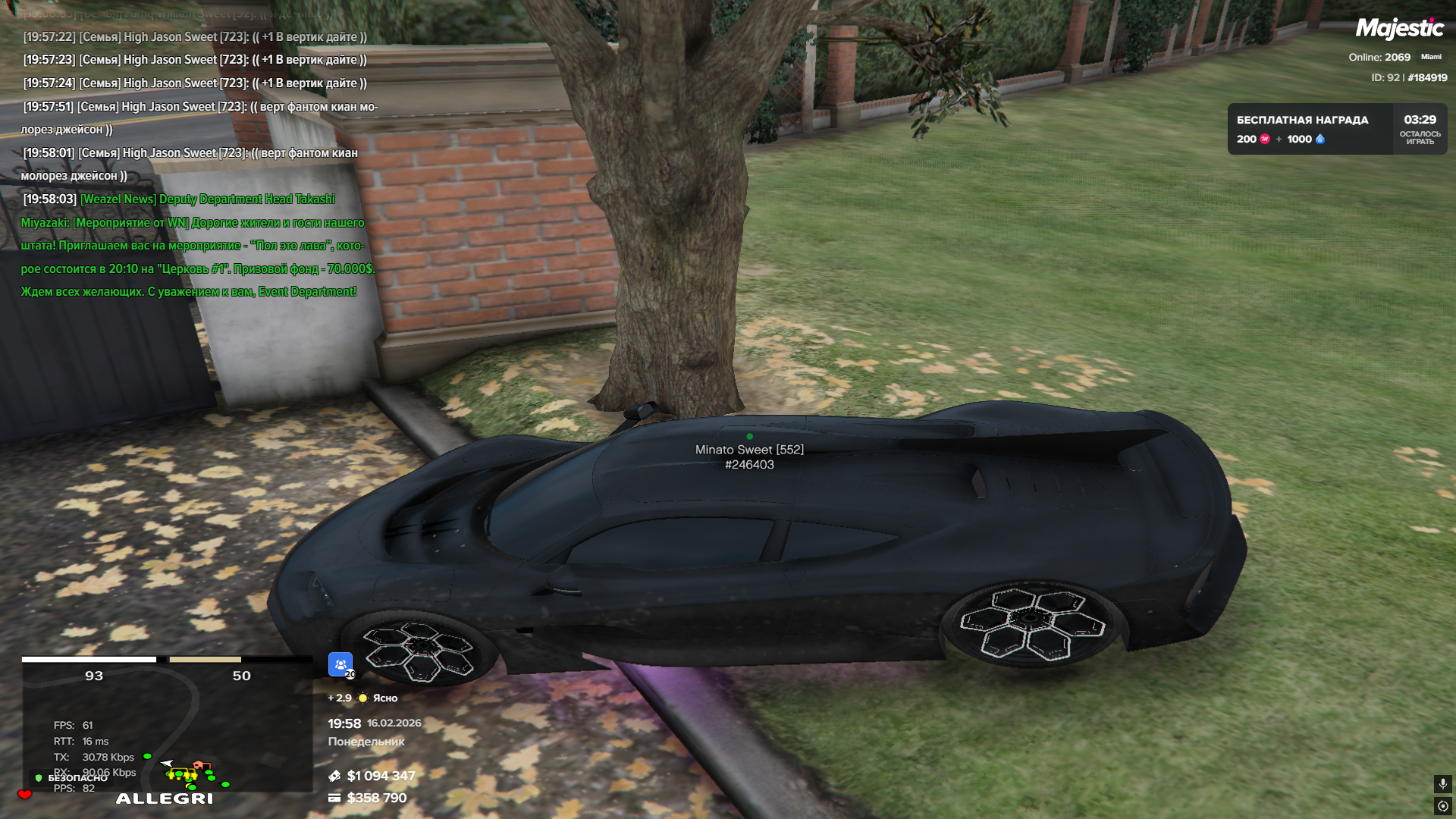Screen dimensions: 1456x819
Task: Open the blue players group icon
Action: (340, 664)
